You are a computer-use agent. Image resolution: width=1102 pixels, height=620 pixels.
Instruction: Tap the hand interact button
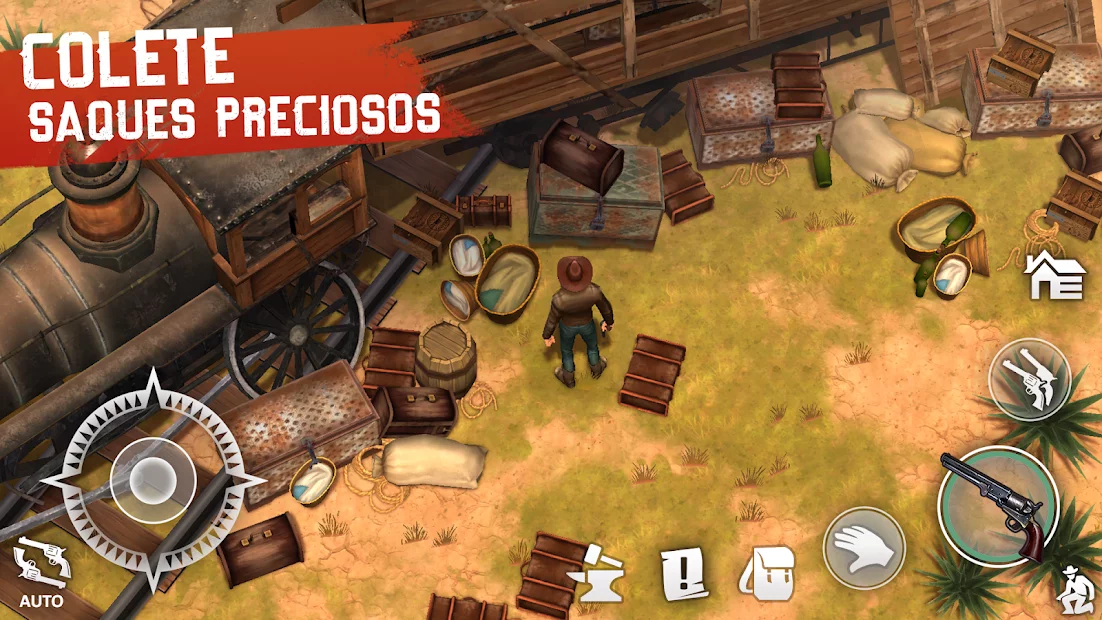tap(864, 548)
